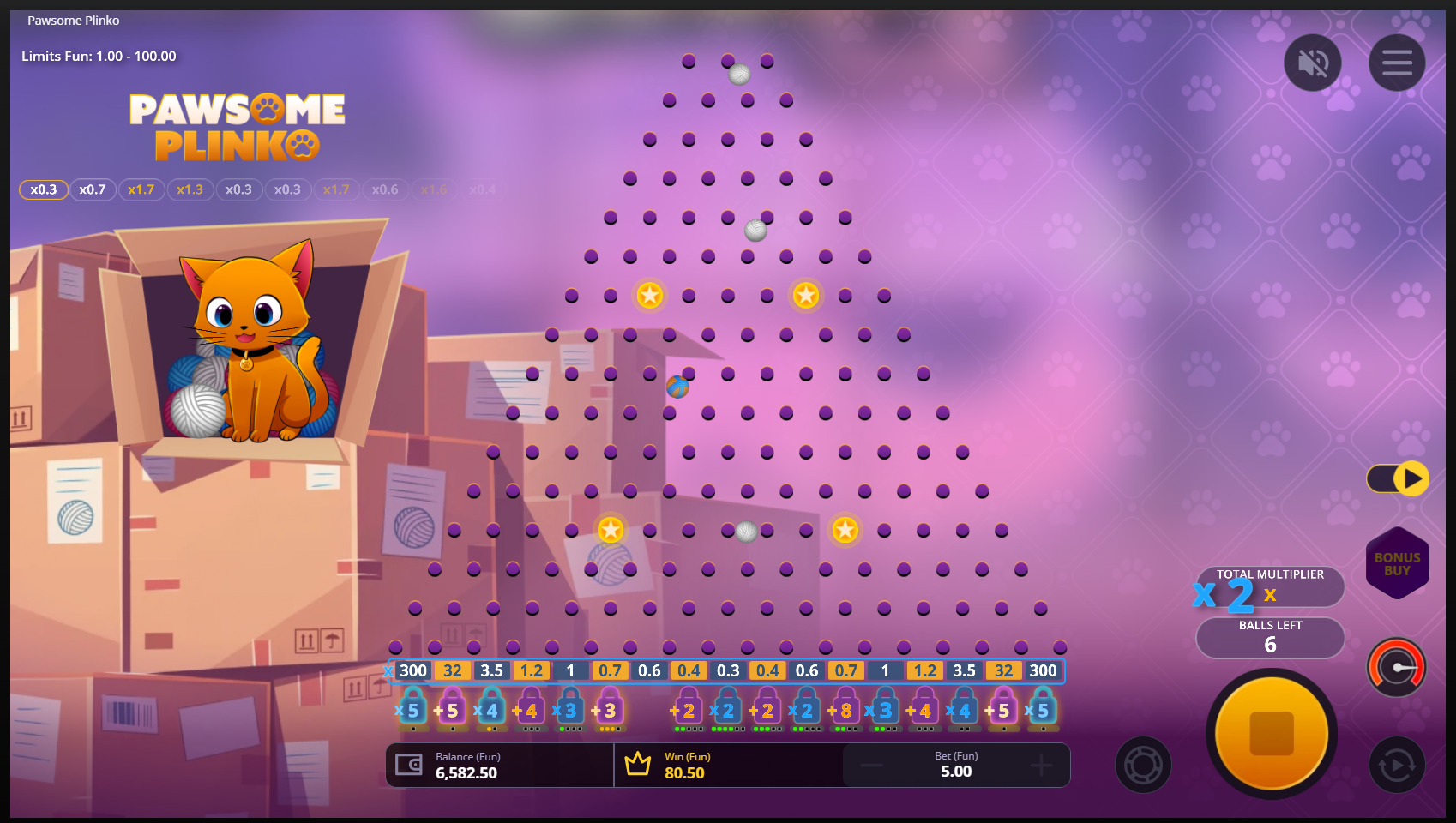The width and height of the screenshot is (1456, 823).
Task: Open the Bonus Buy feature
Action: coord(1397,562)
